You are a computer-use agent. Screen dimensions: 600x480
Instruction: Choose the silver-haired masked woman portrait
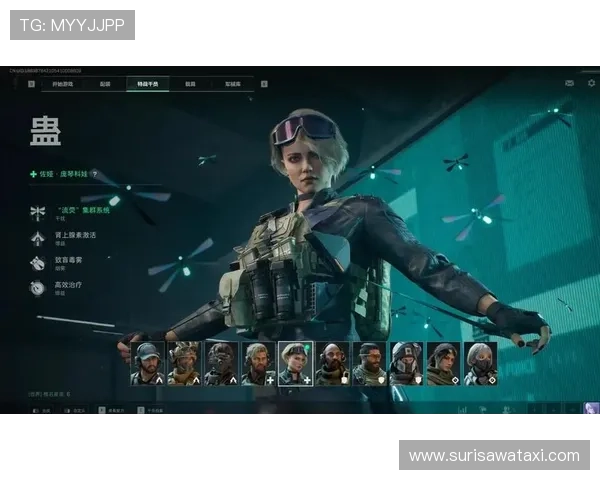point(480,363)
